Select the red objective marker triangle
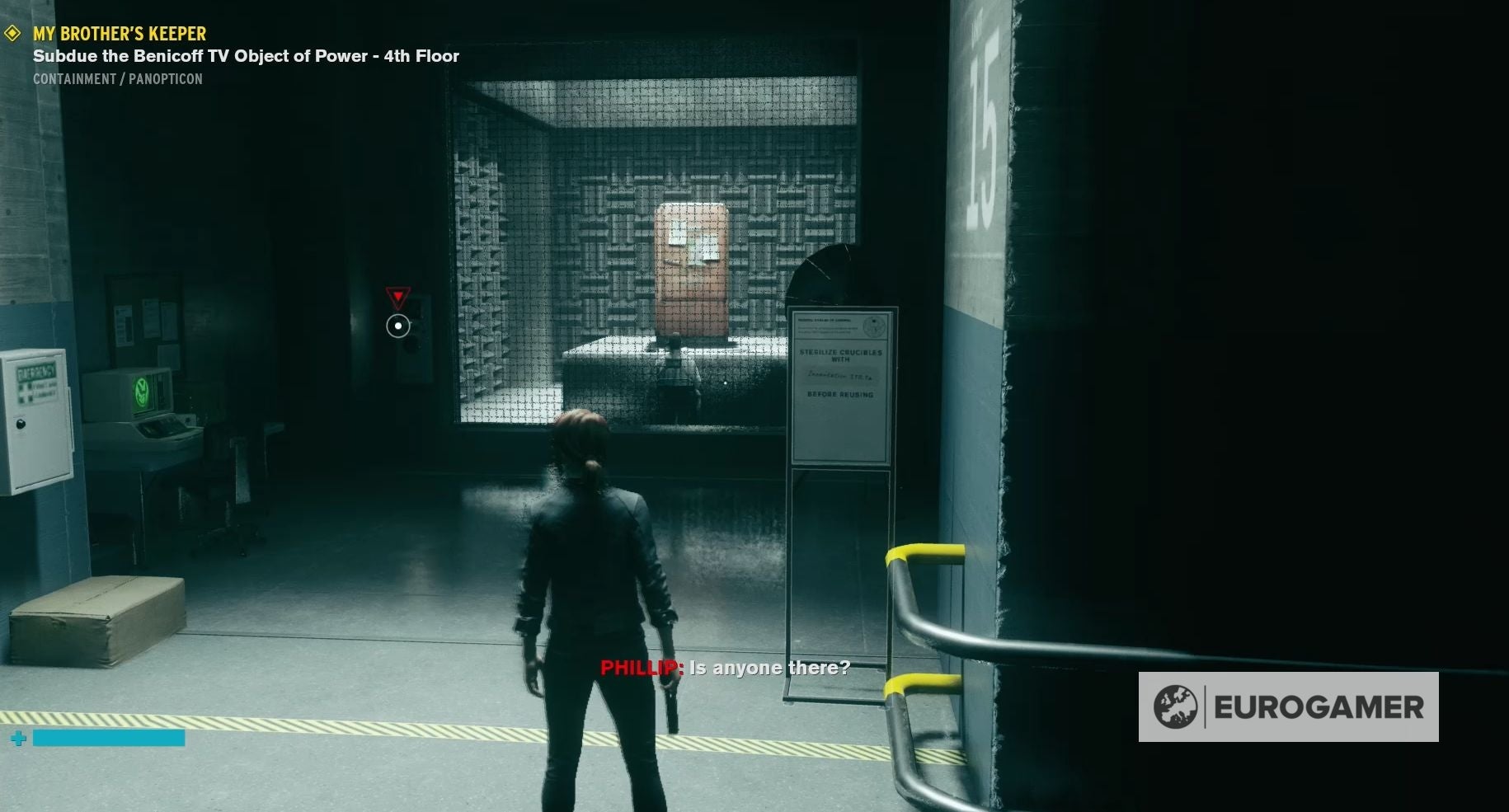 tap(398, 295)
